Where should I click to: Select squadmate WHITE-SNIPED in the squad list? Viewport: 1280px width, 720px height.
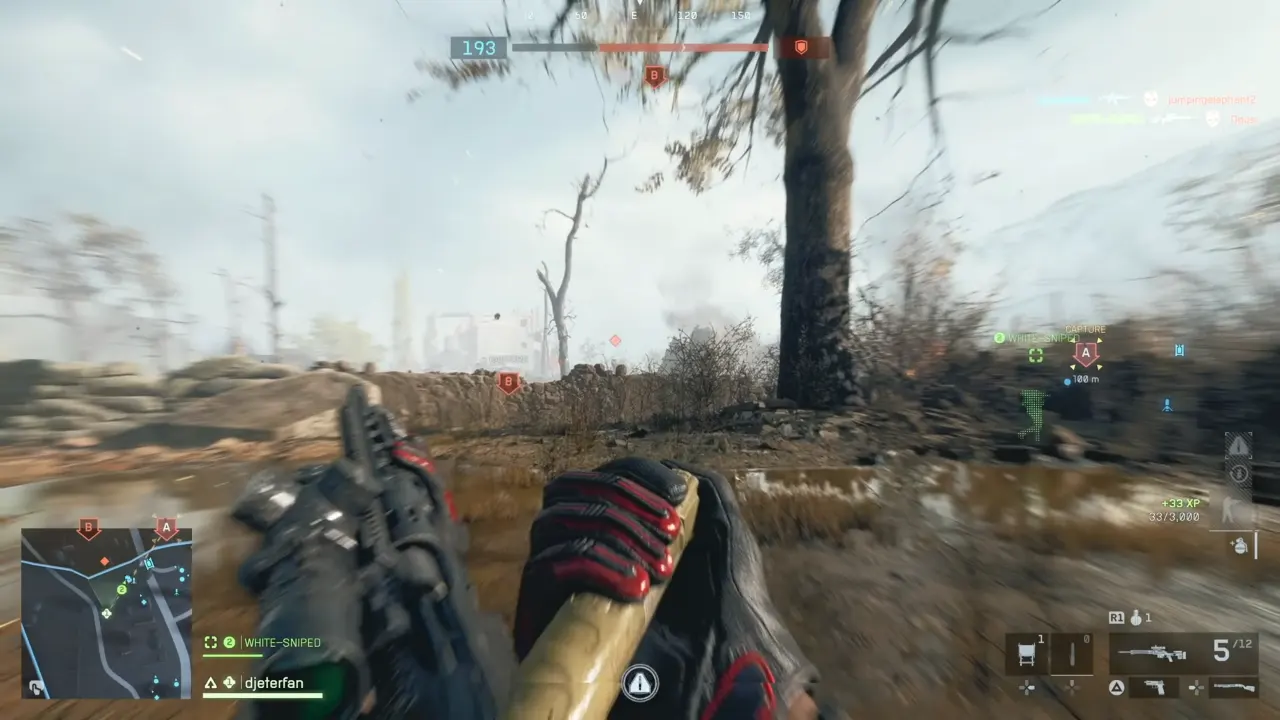coord(270,643)
